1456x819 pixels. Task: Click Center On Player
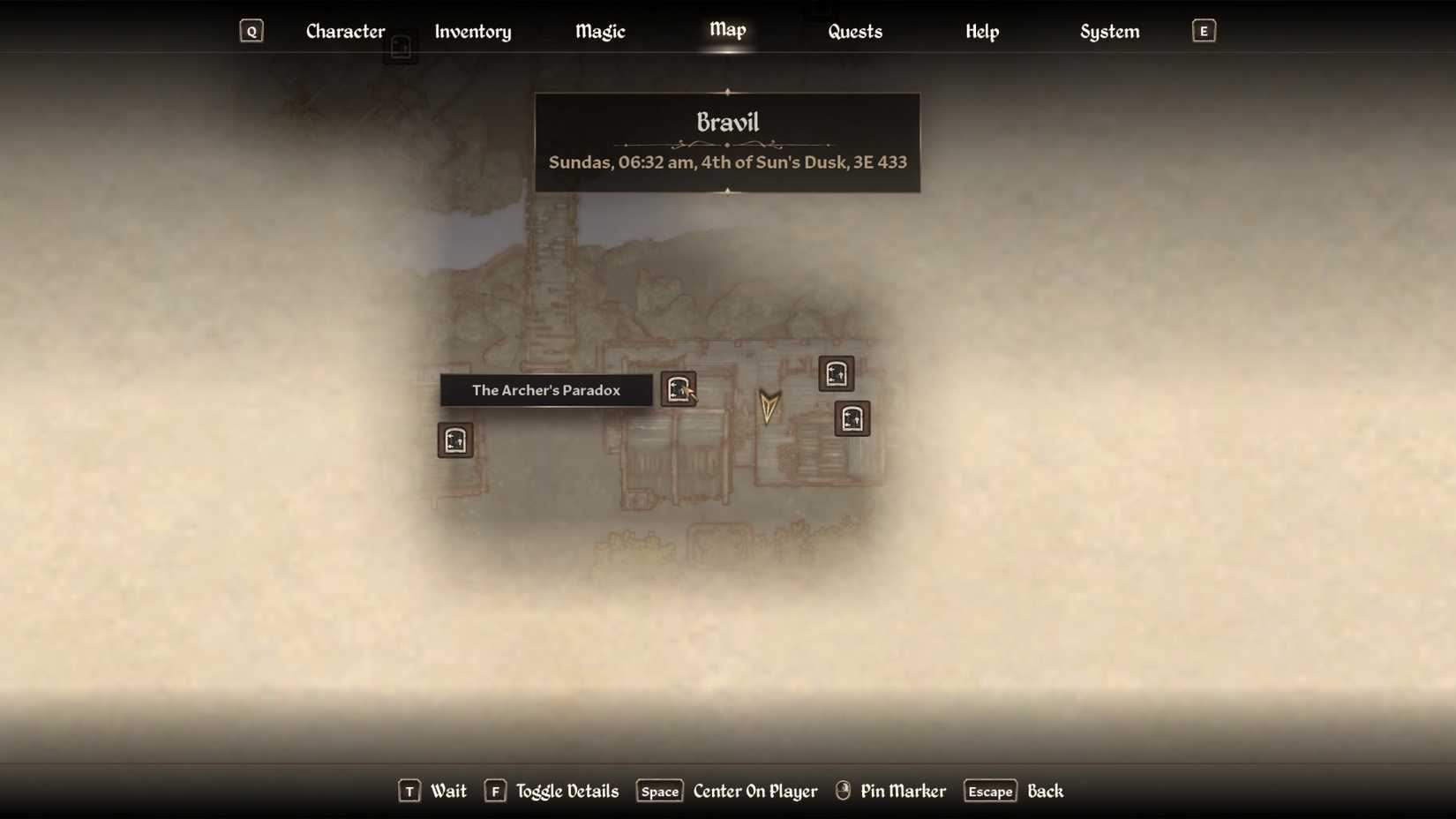754,791
